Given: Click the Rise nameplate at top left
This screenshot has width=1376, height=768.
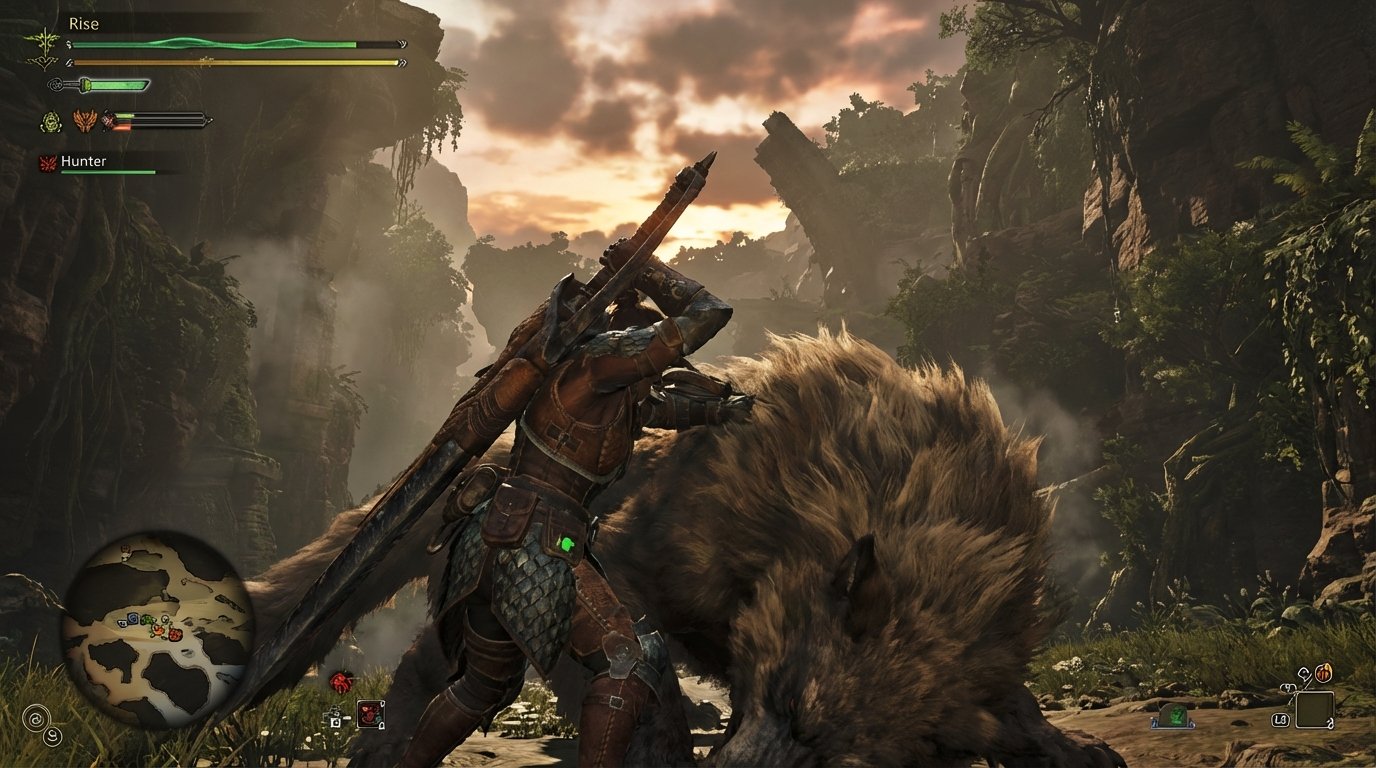Looking at the screenshot, I should pyautogui.click(x=84, y=22).
